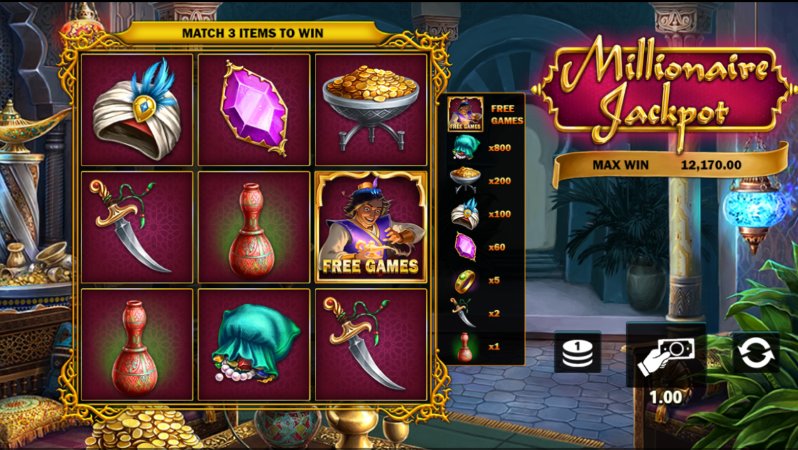This screenshot has width=798, height=450.
Task: Click the cash-in-hand play button
Action: (x=665, y=355)
